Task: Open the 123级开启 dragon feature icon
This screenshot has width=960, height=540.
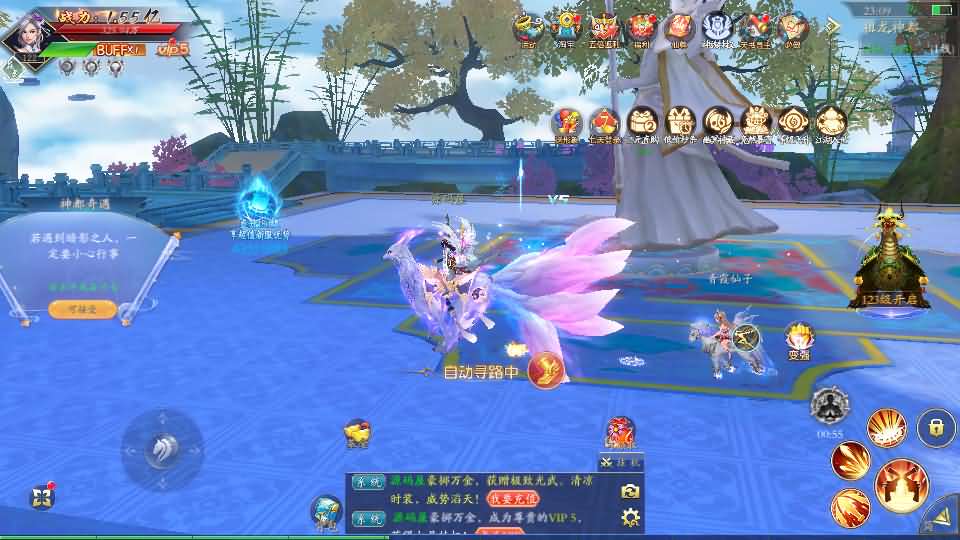Action: pyautogui.click(x=889, y=262)
